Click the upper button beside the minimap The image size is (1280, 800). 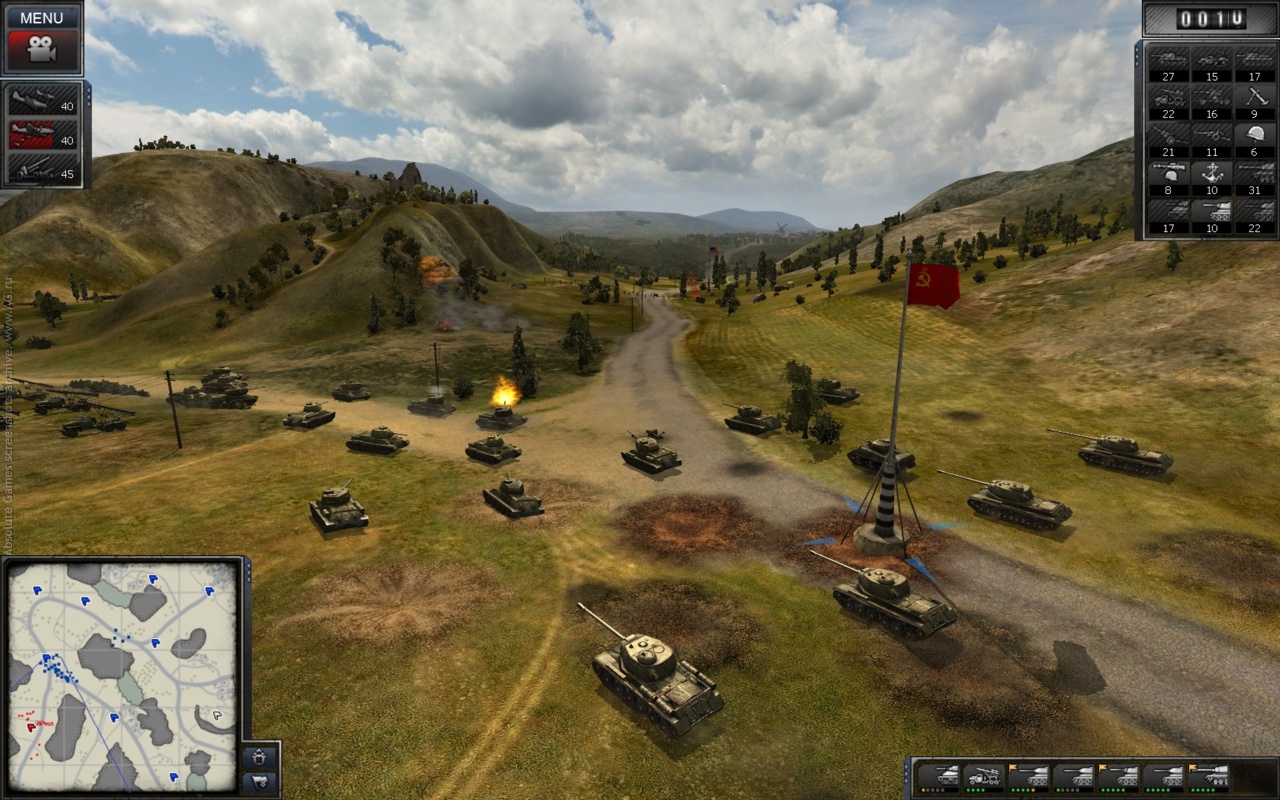(259, 756)
